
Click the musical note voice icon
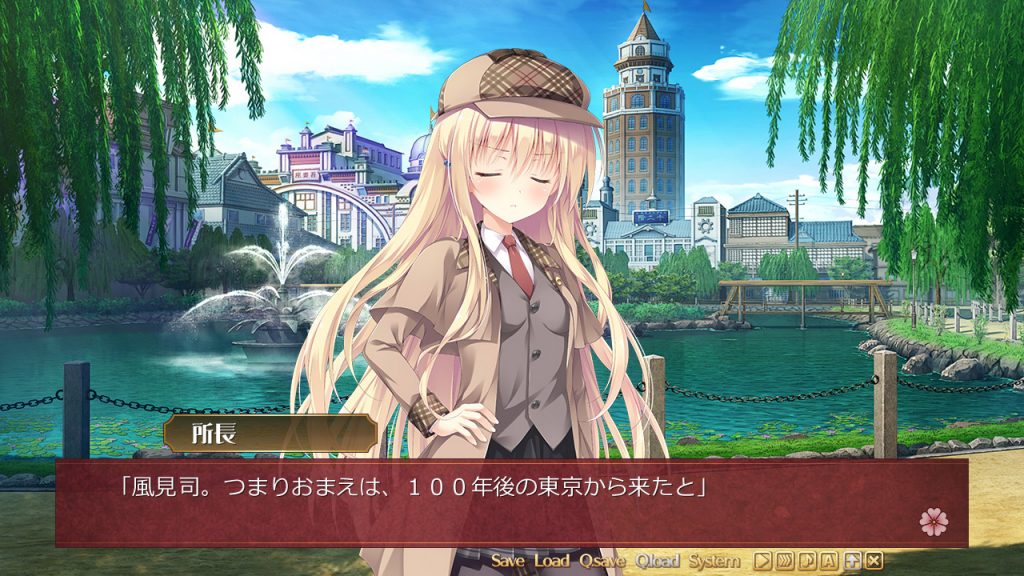[807, 561]
